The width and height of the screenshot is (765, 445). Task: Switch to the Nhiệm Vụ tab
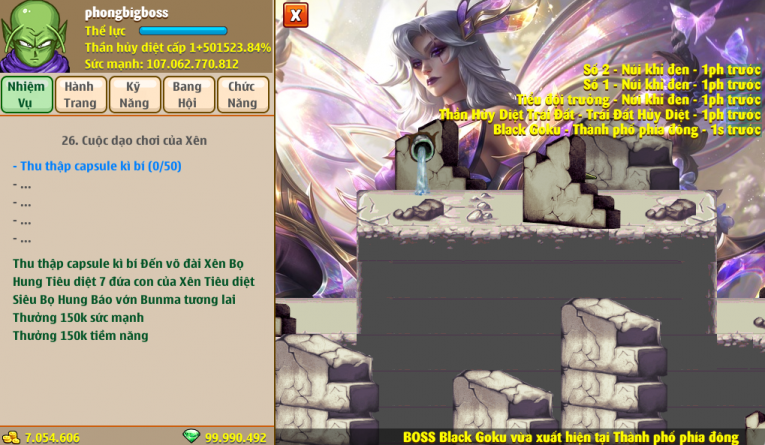tap(27, 94)
